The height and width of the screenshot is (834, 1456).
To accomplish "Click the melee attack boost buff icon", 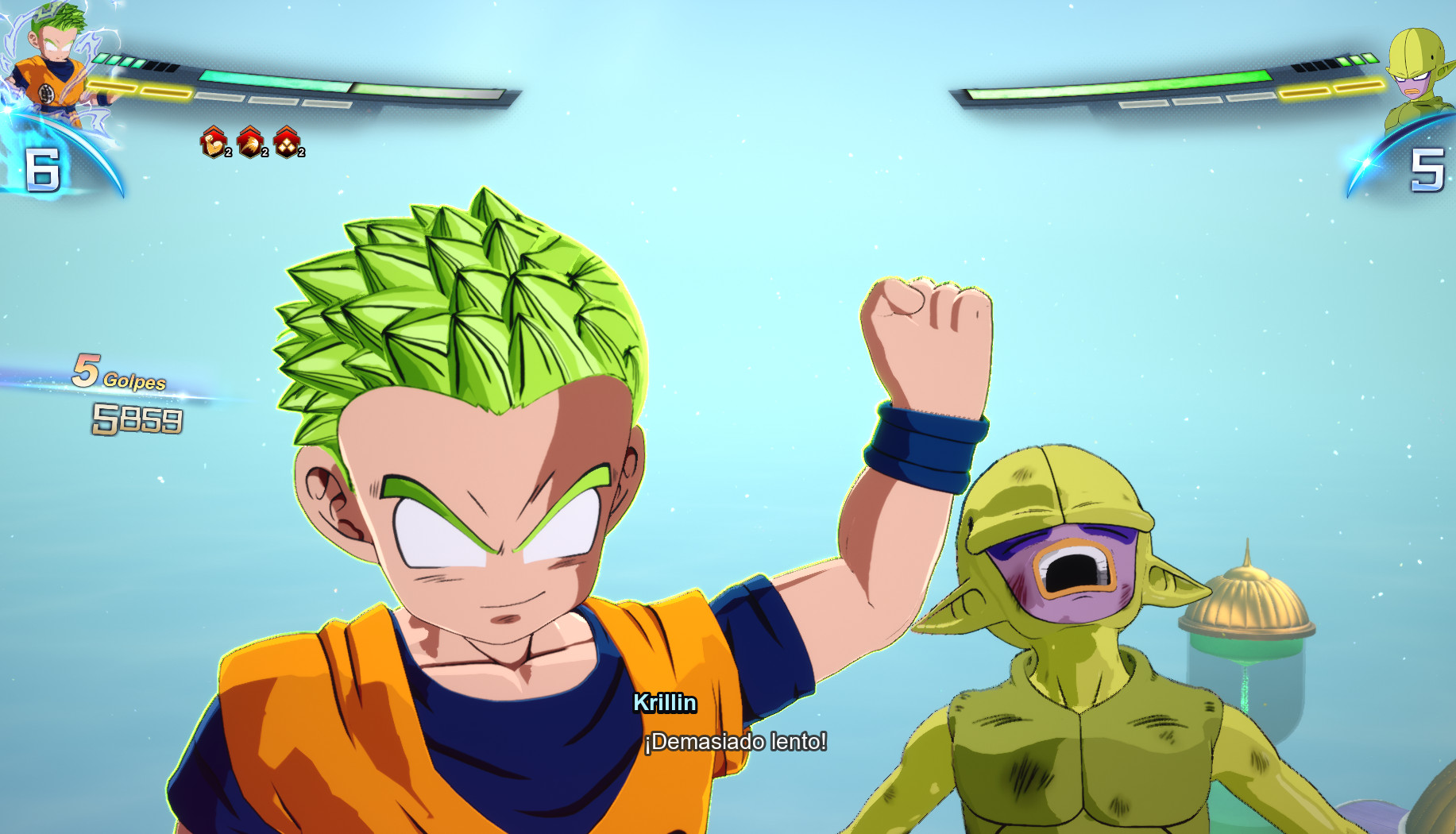I will pos(249,143).
